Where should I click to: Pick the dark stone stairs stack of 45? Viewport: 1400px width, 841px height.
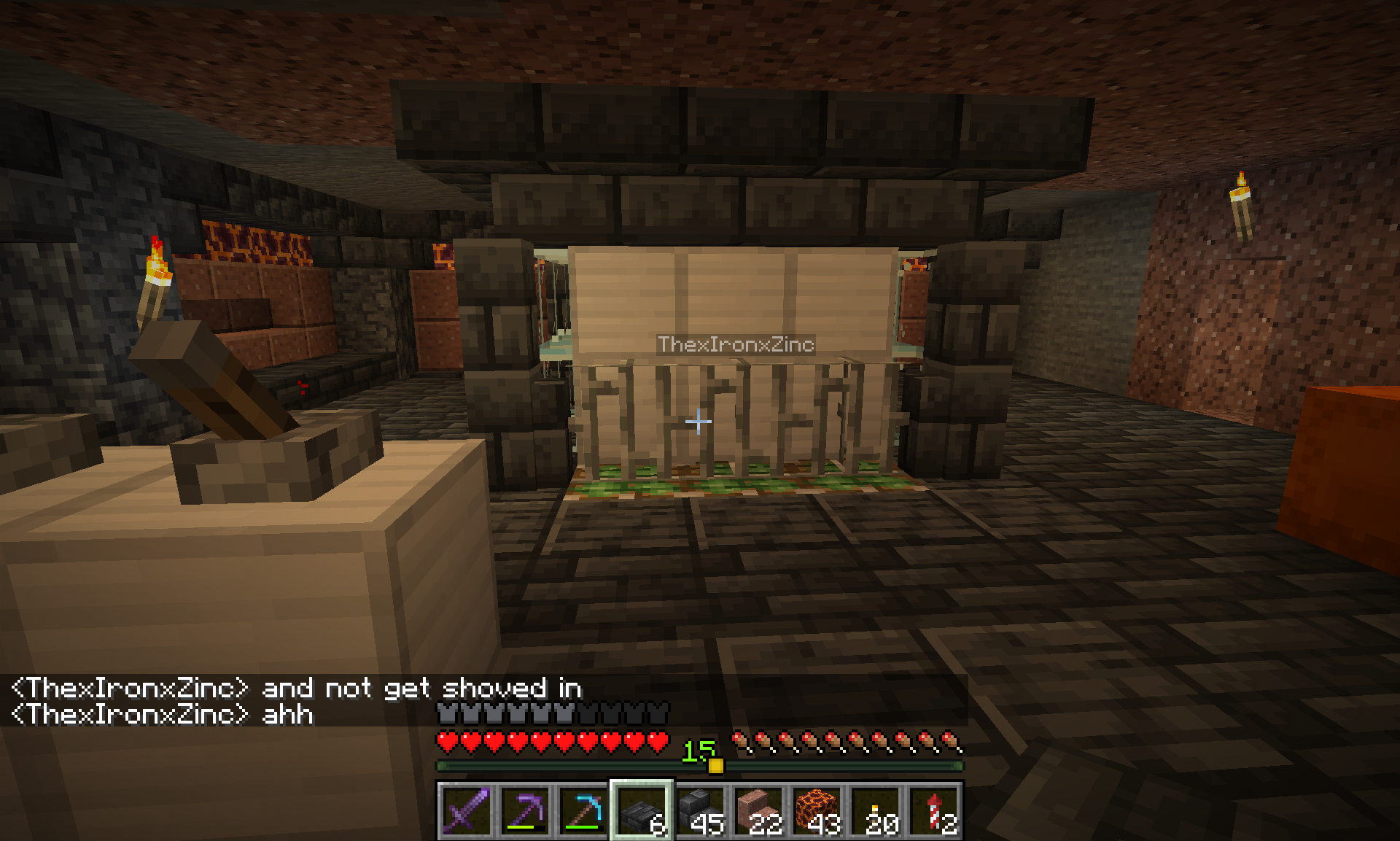700,810
